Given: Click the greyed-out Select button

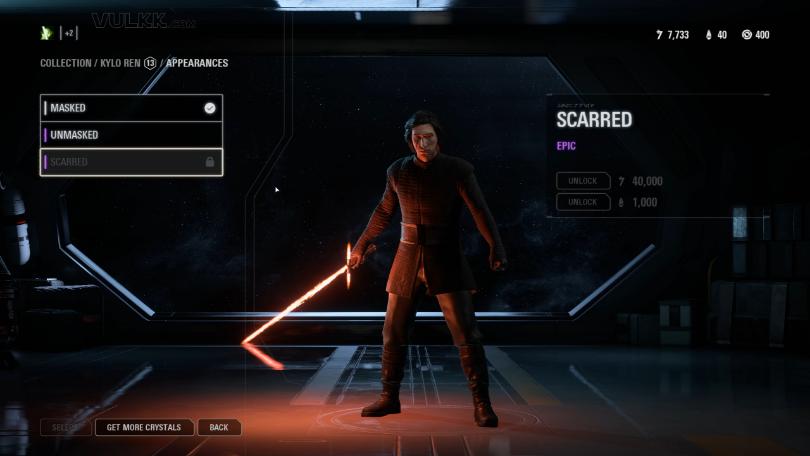Looking at the screenshot, I should (x=65, y=427).
